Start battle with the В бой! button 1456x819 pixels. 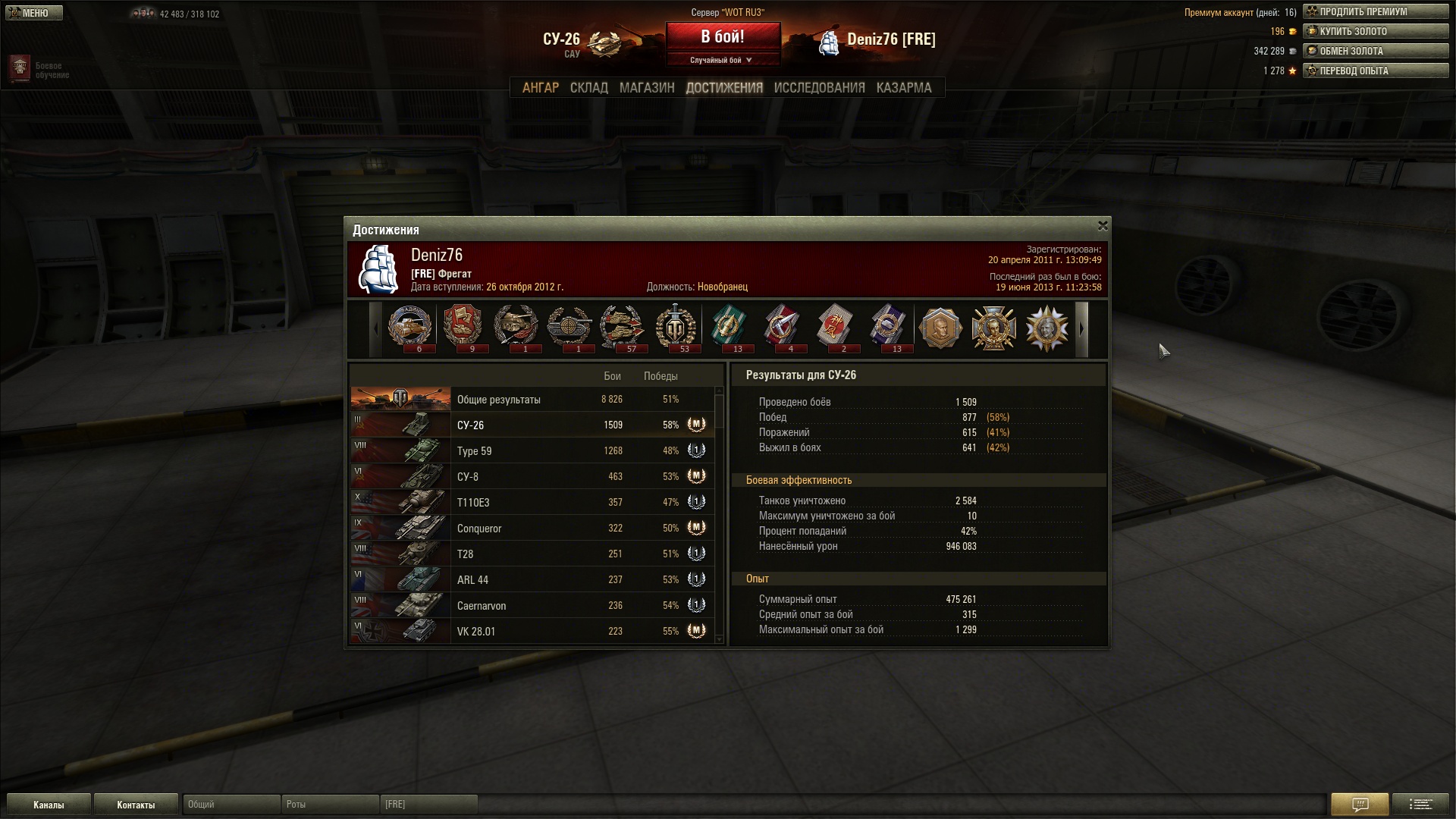(723, 37)
